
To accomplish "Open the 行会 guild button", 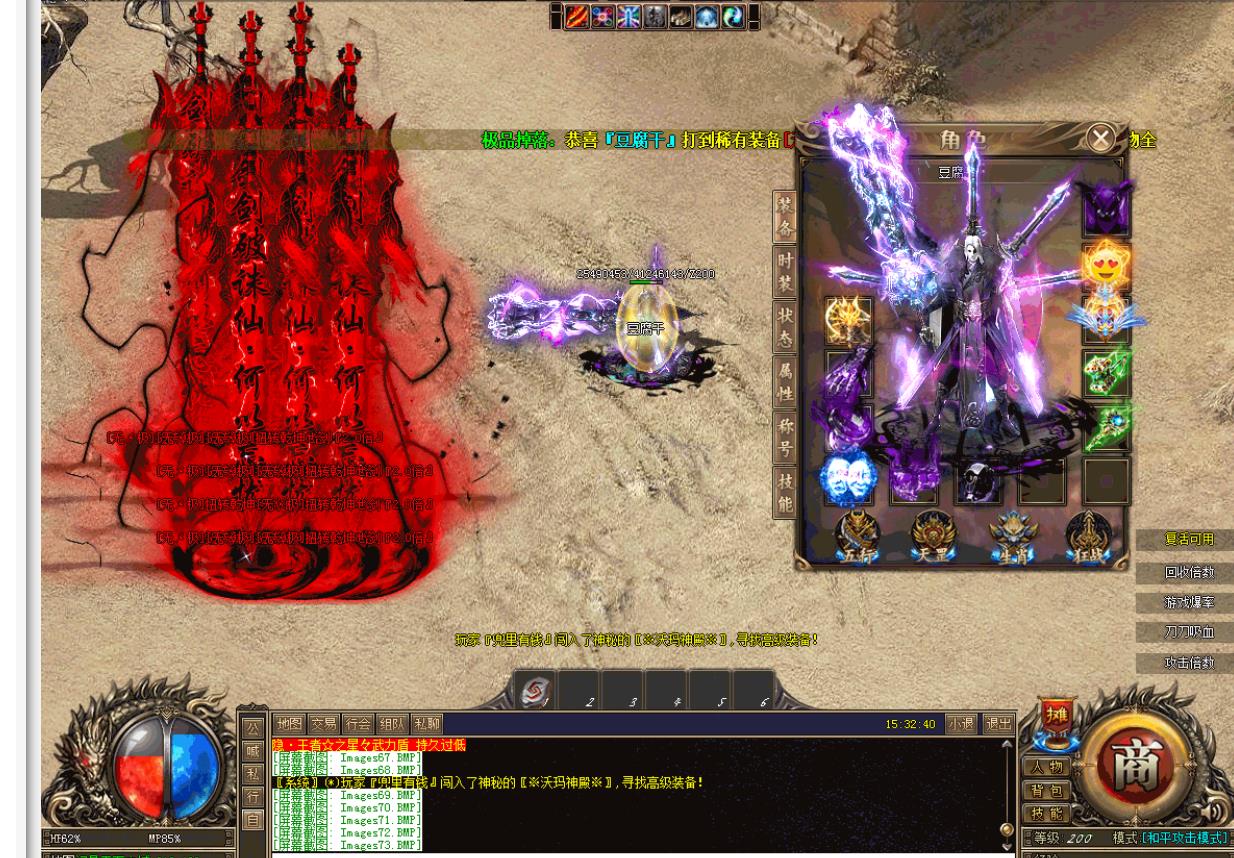I will [x=357, y=724].
